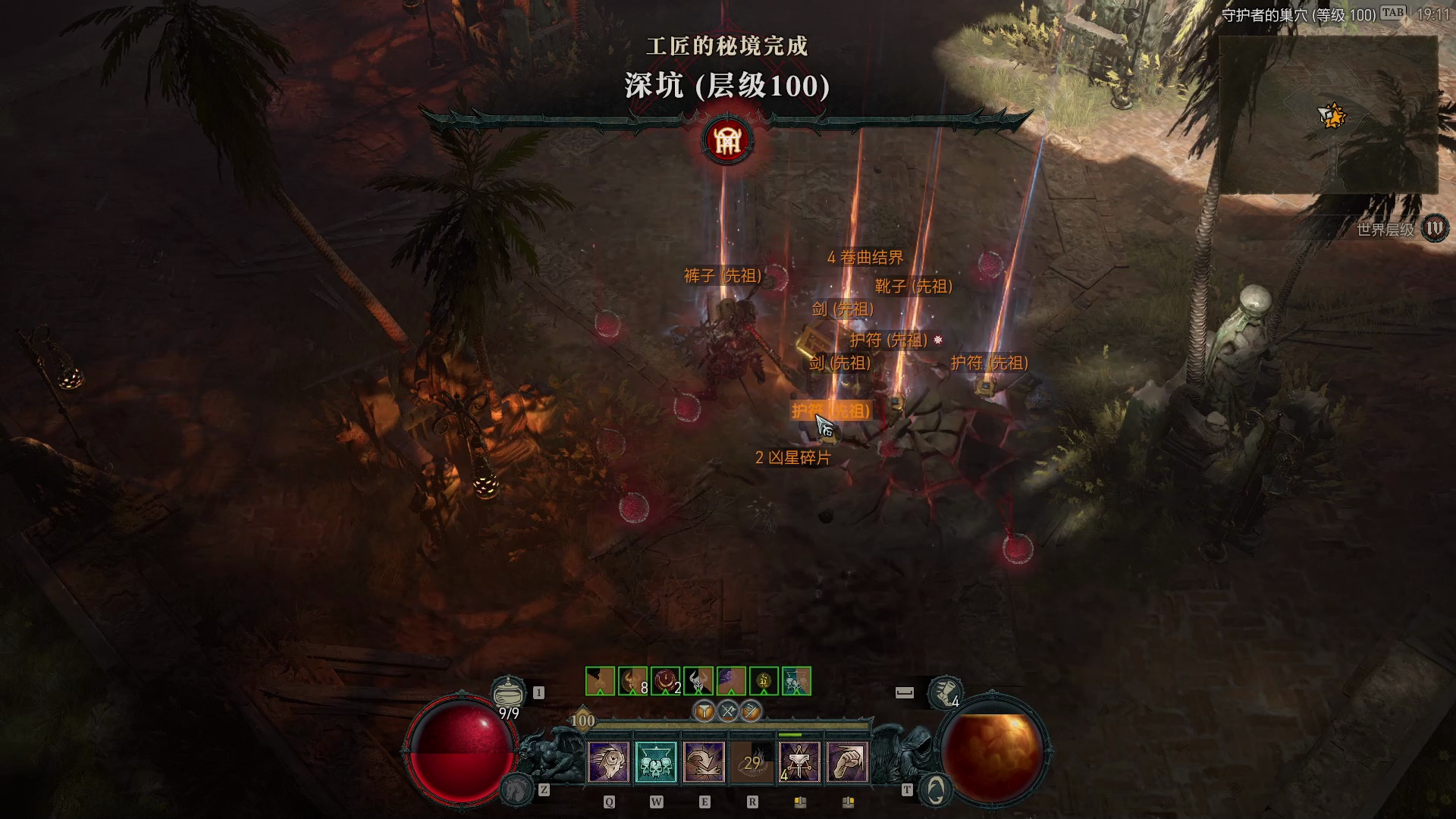Drink the healing potion showing 9/9

coord(508,692)
